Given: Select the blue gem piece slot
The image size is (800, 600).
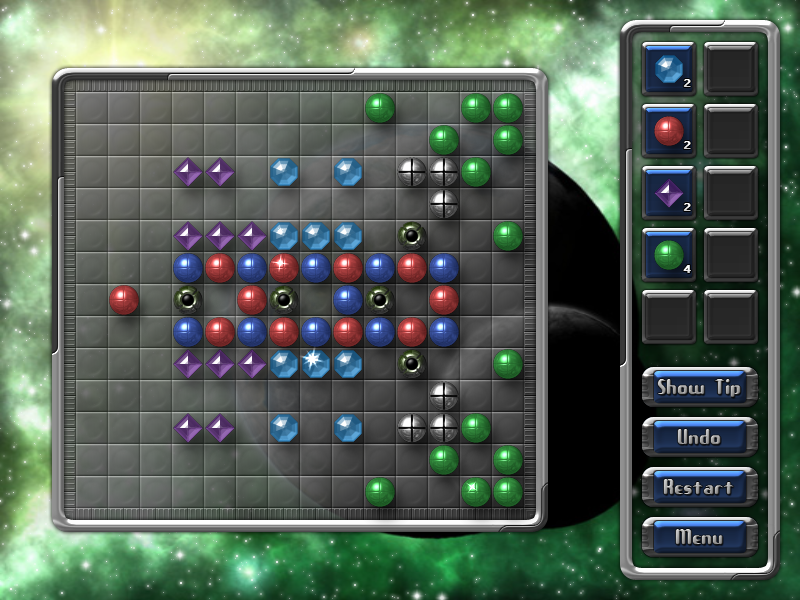Looking at the screenshot, I should coord(668,69).
